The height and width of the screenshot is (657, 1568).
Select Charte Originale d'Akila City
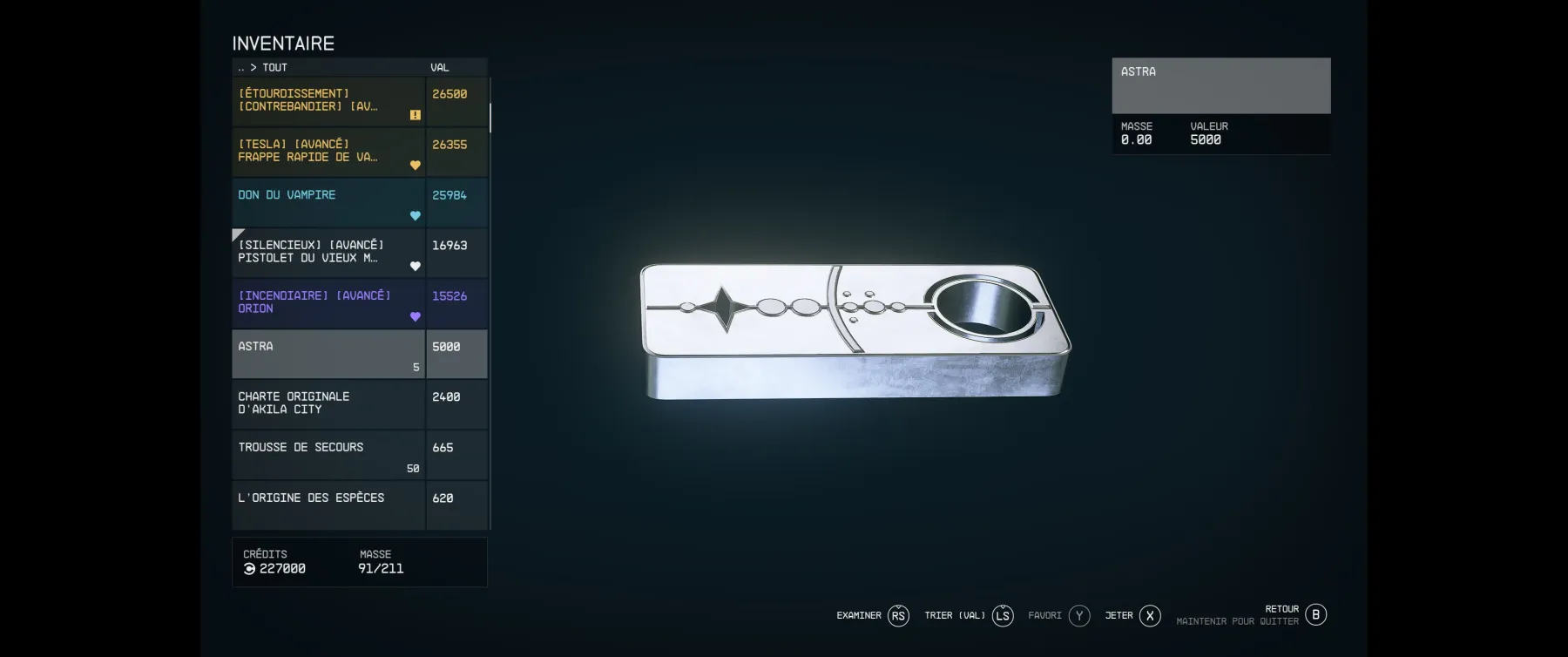328,403
